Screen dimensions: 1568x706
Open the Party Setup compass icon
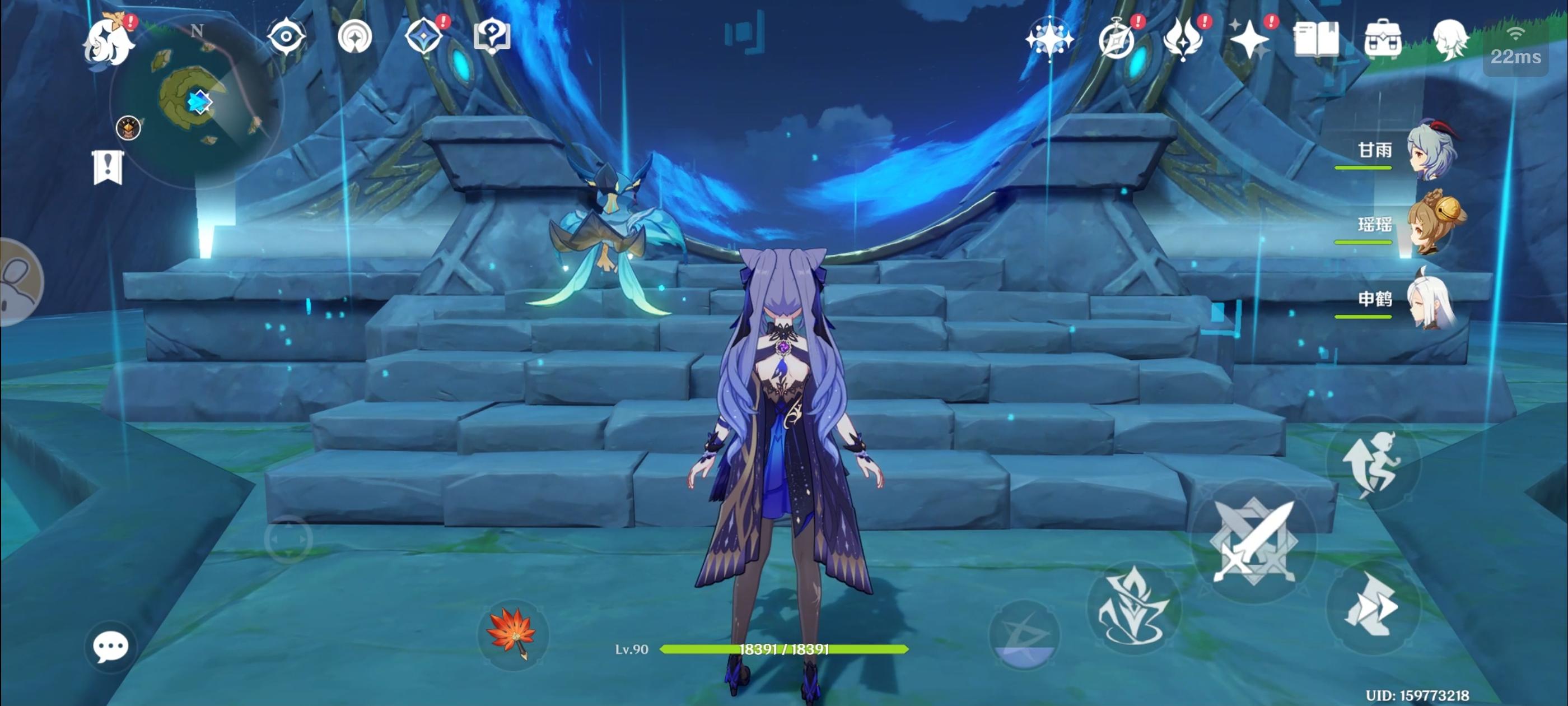point(1050,41)
